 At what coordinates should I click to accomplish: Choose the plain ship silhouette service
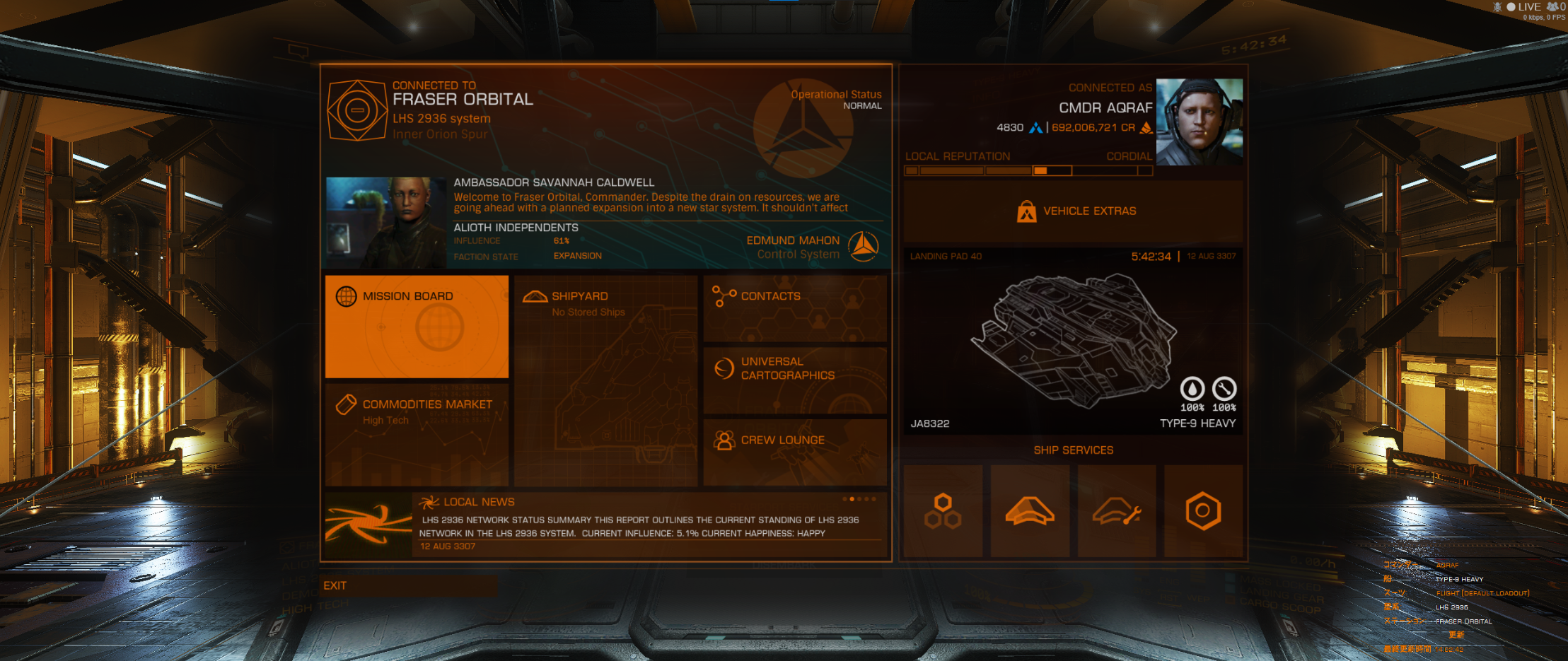(1030, 510)
